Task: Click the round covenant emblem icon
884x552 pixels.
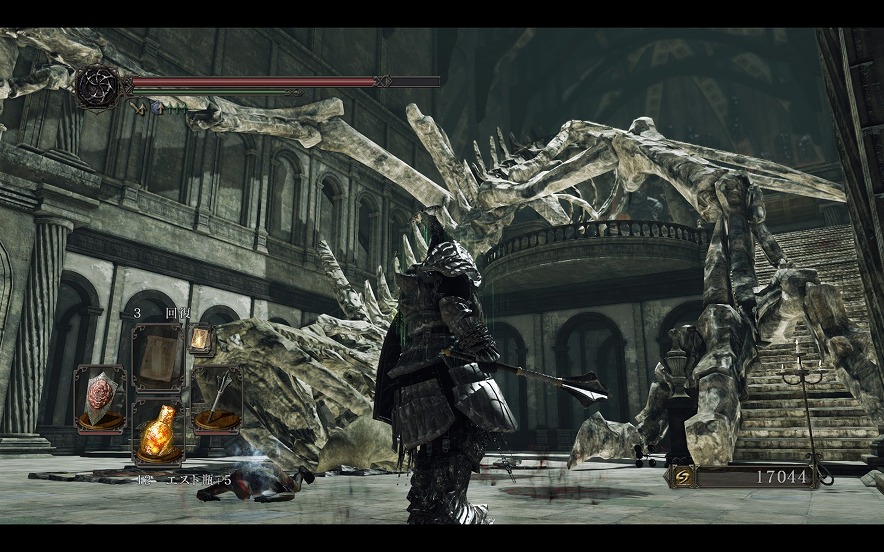Action: (x=98, y=86)
